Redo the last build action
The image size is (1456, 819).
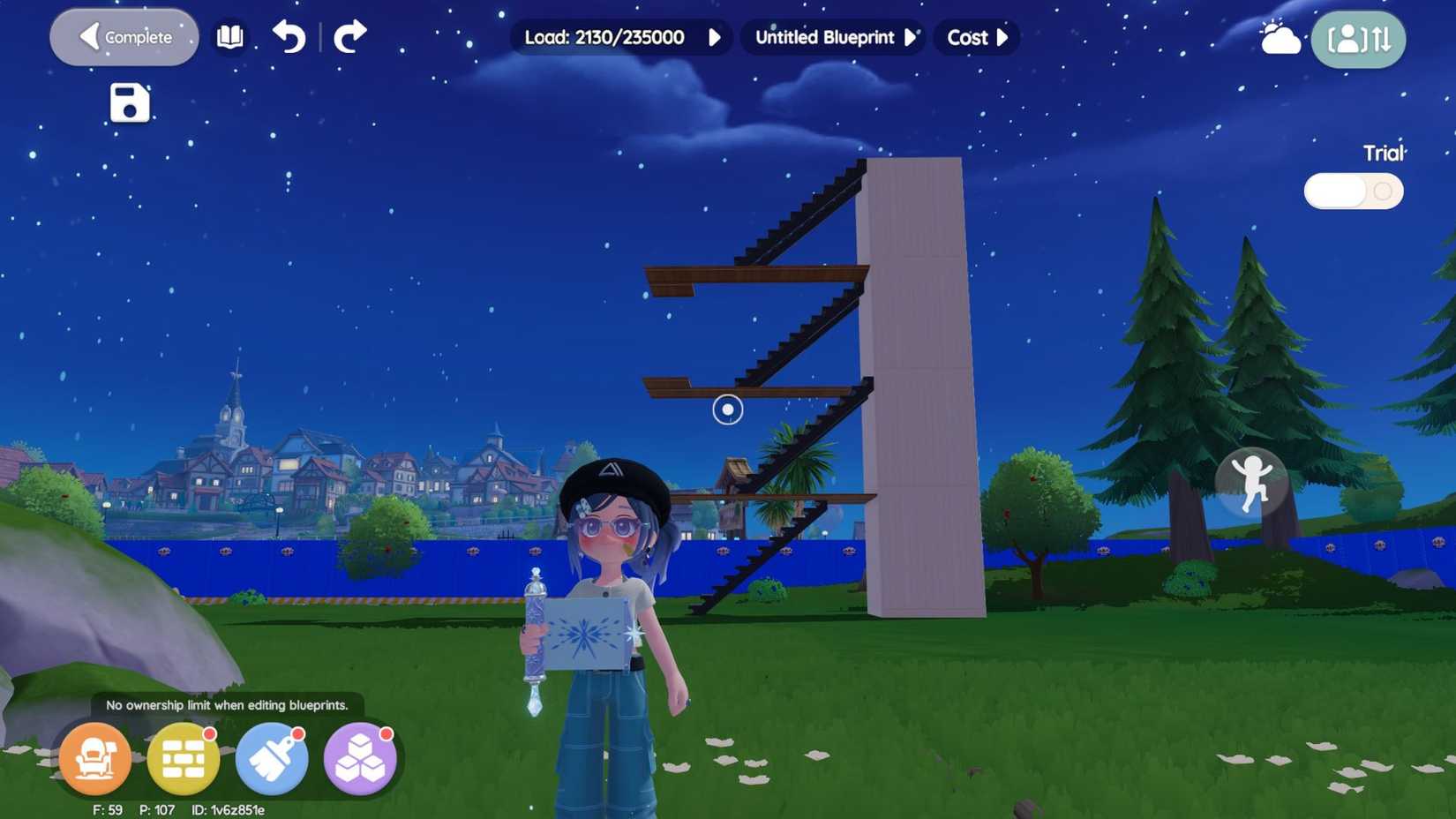point(349,38)
